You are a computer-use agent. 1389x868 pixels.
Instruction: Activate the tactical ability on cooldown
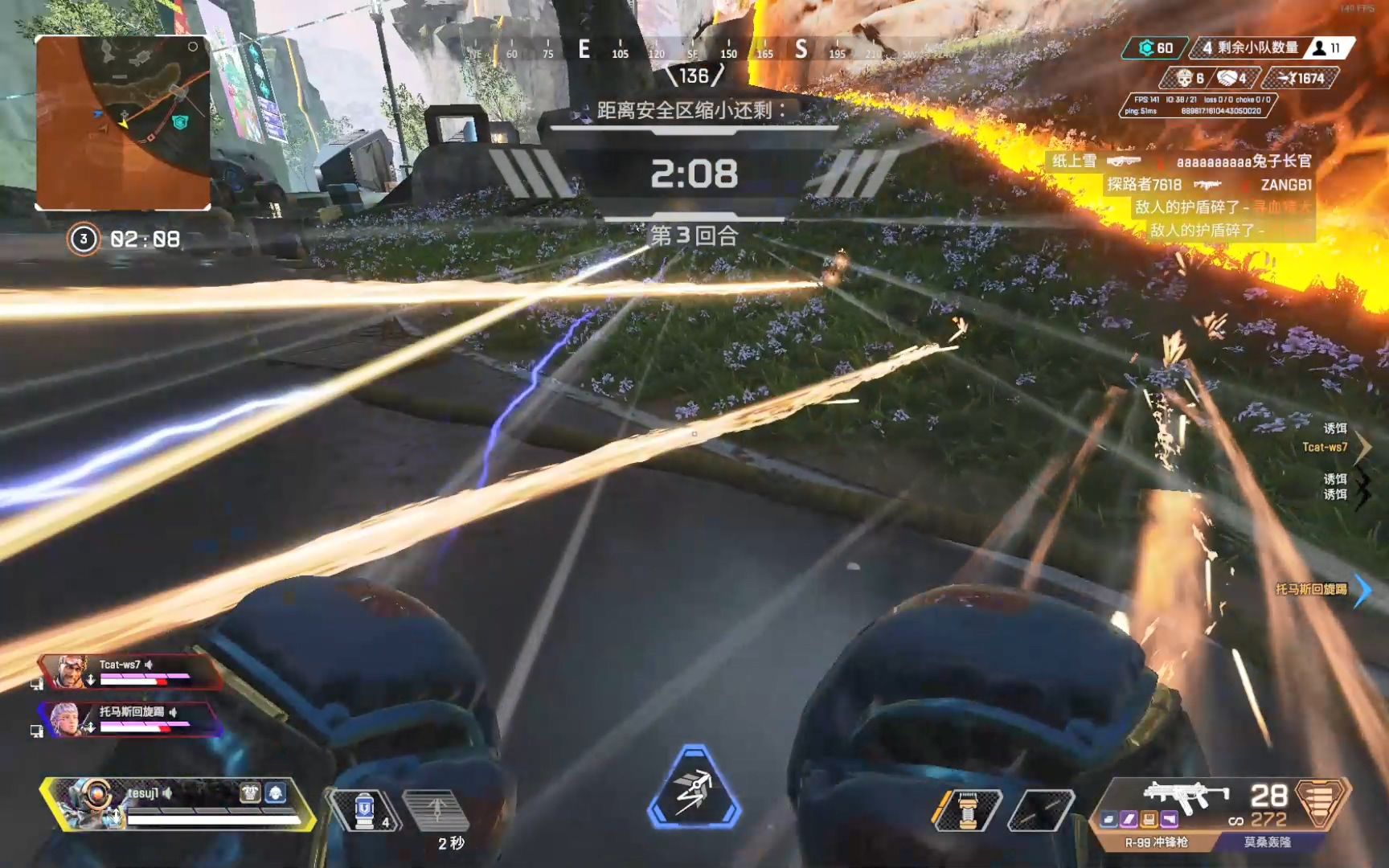[436, 809]
